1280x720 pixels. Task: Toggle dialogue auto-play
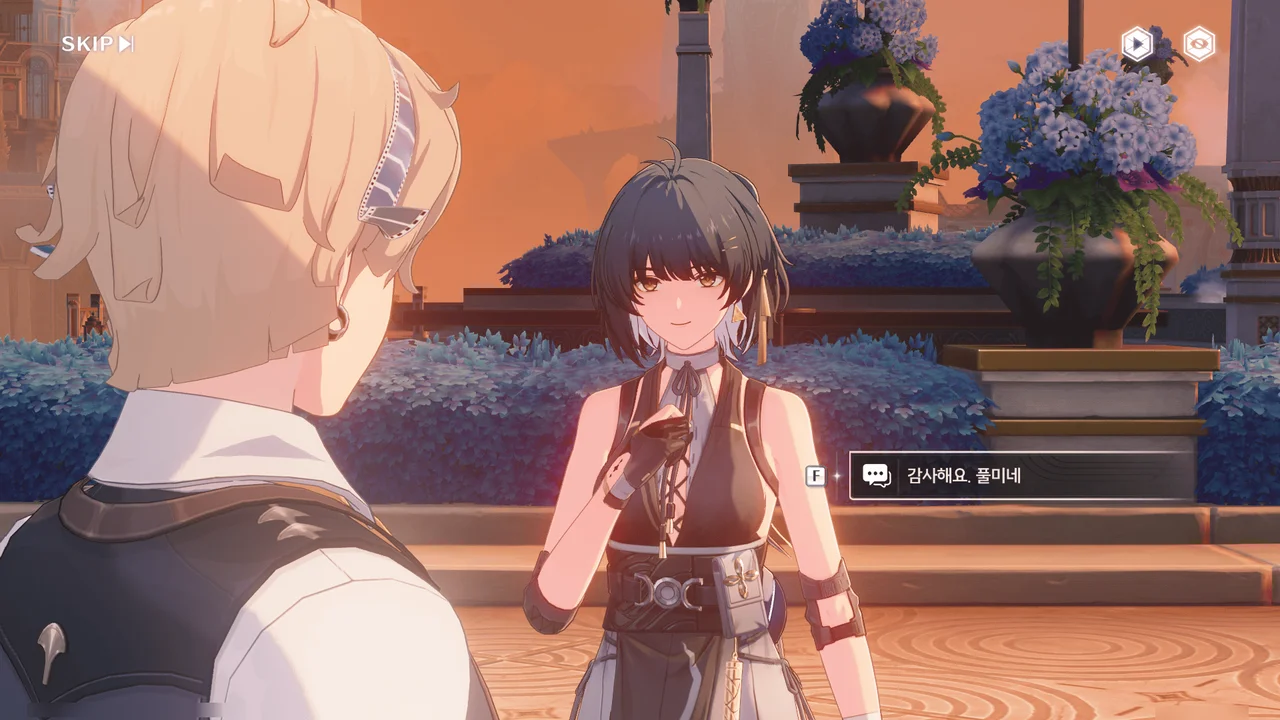pyautogui.click(x=1137, y=44)
